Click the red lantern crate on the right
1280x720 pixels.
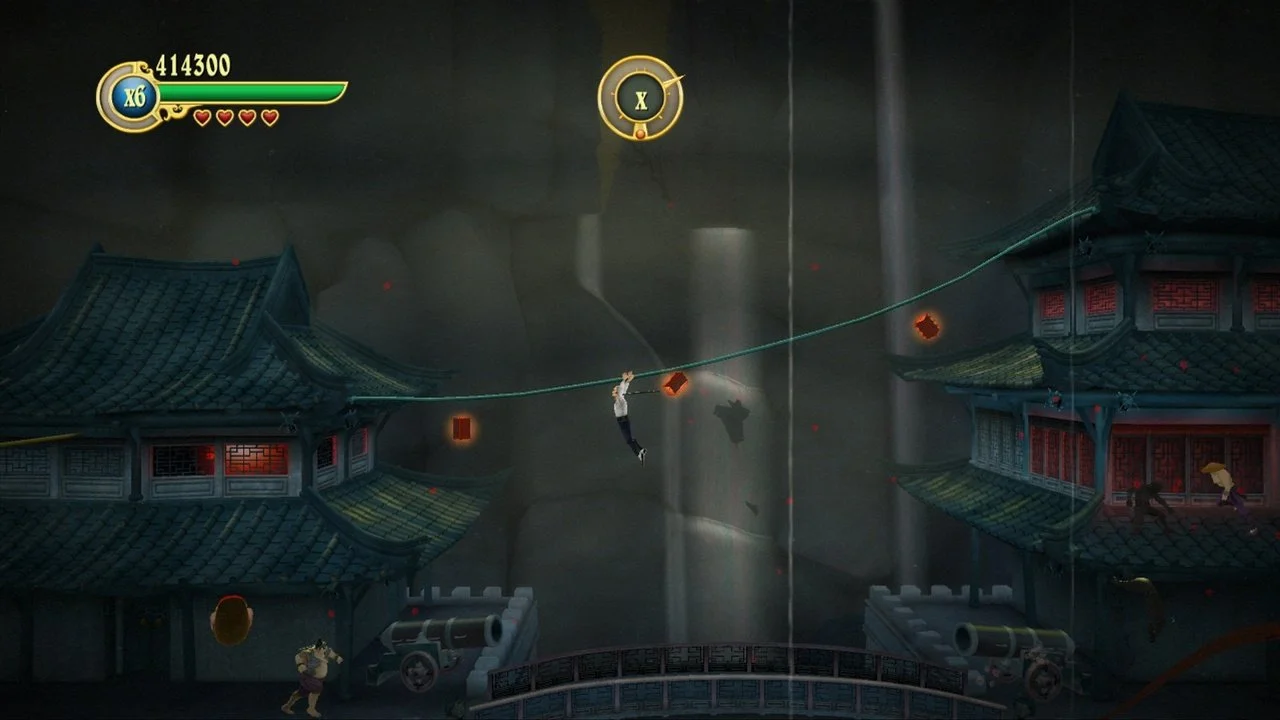tap(928, 324)
